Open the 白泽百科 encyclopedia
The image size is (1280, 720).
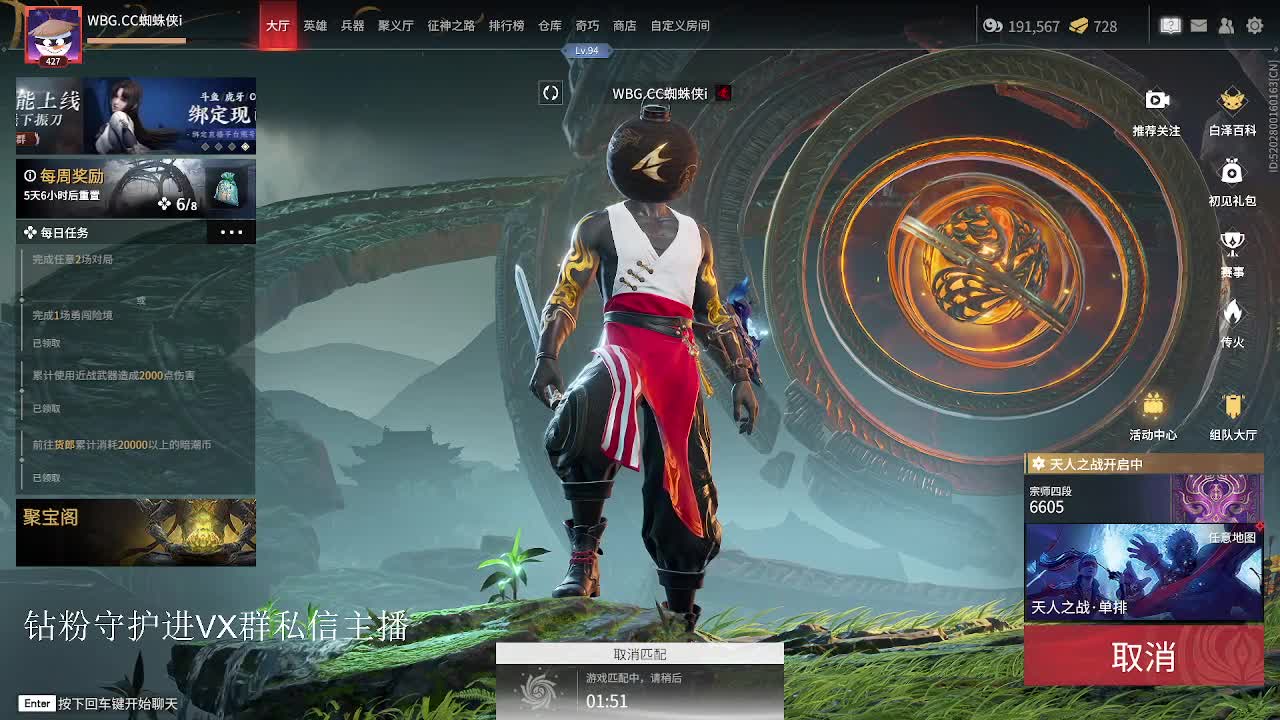[1232, 110]
